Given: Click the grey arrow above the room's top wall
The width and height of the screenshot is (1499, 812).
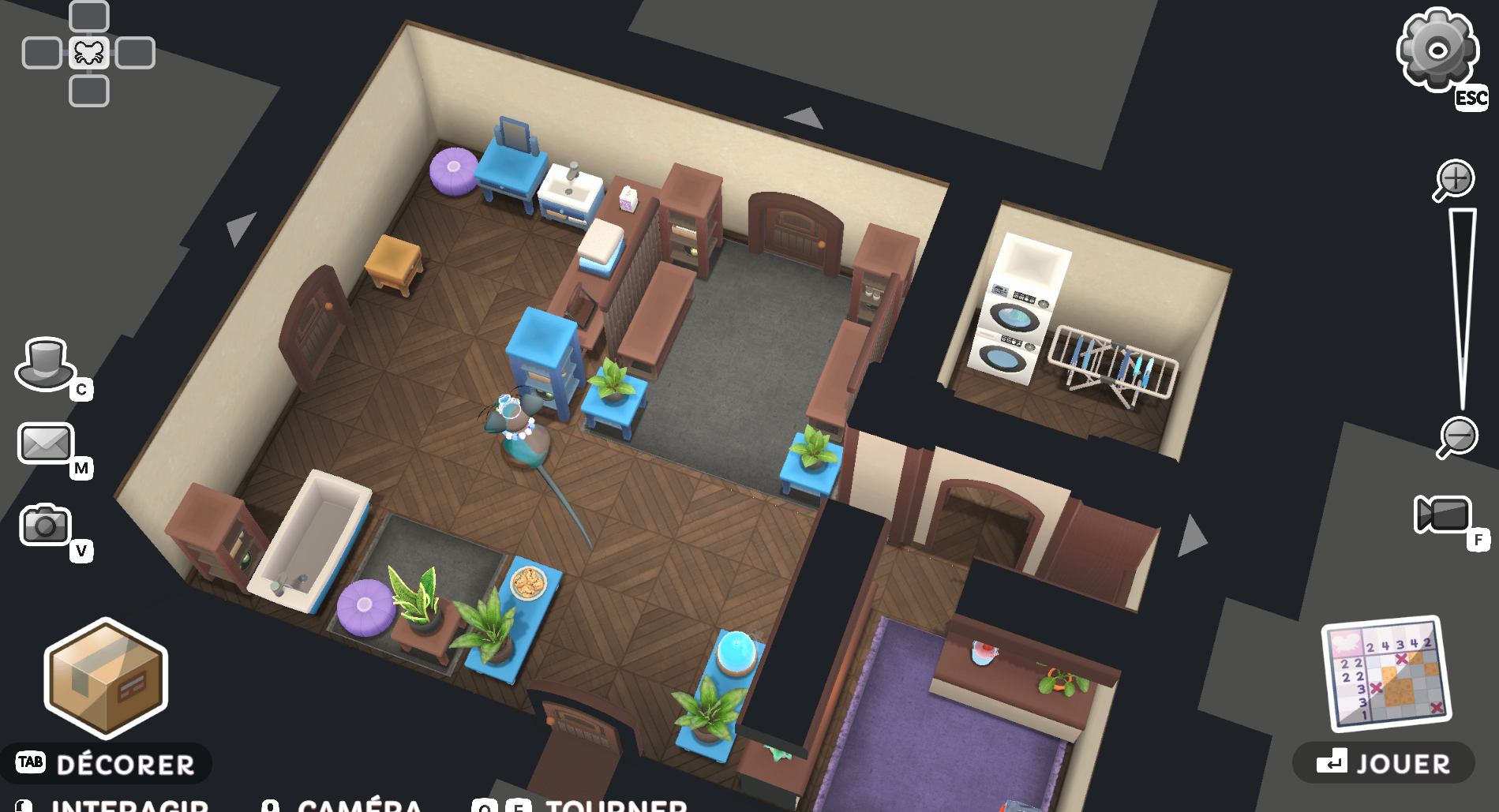Looking at the screenshot, I should coord(804,118).
